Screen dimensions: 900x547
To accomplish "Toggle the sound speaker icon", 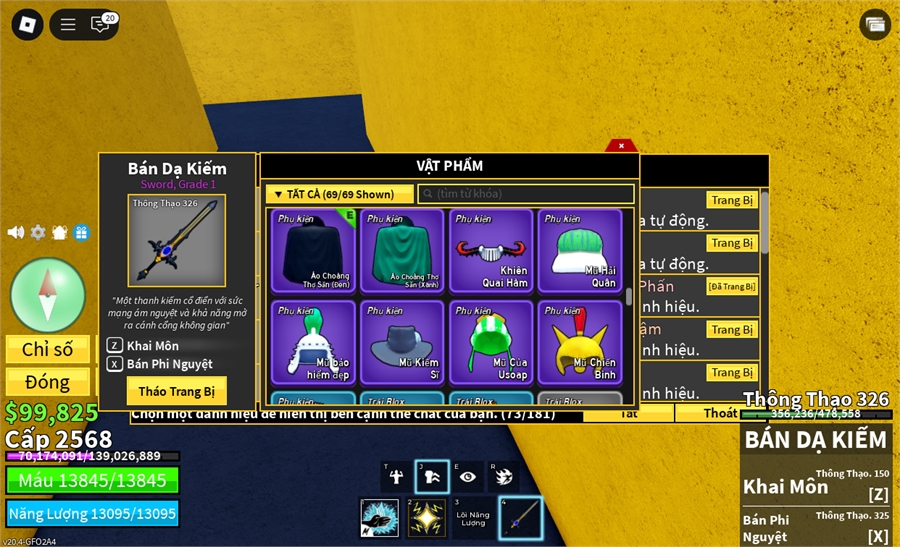I will pos(16,232).
